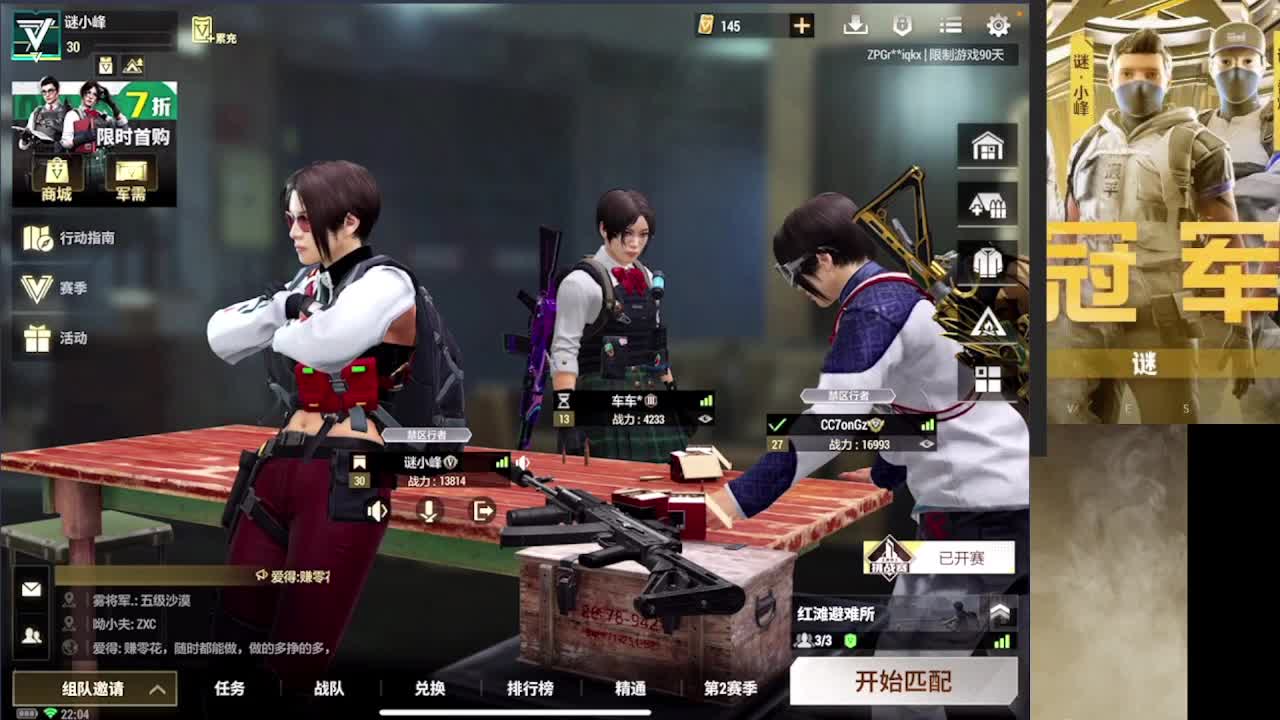Open the mode grid icon below the tent
Viewport: 1280px width, 720px height.
987,377
